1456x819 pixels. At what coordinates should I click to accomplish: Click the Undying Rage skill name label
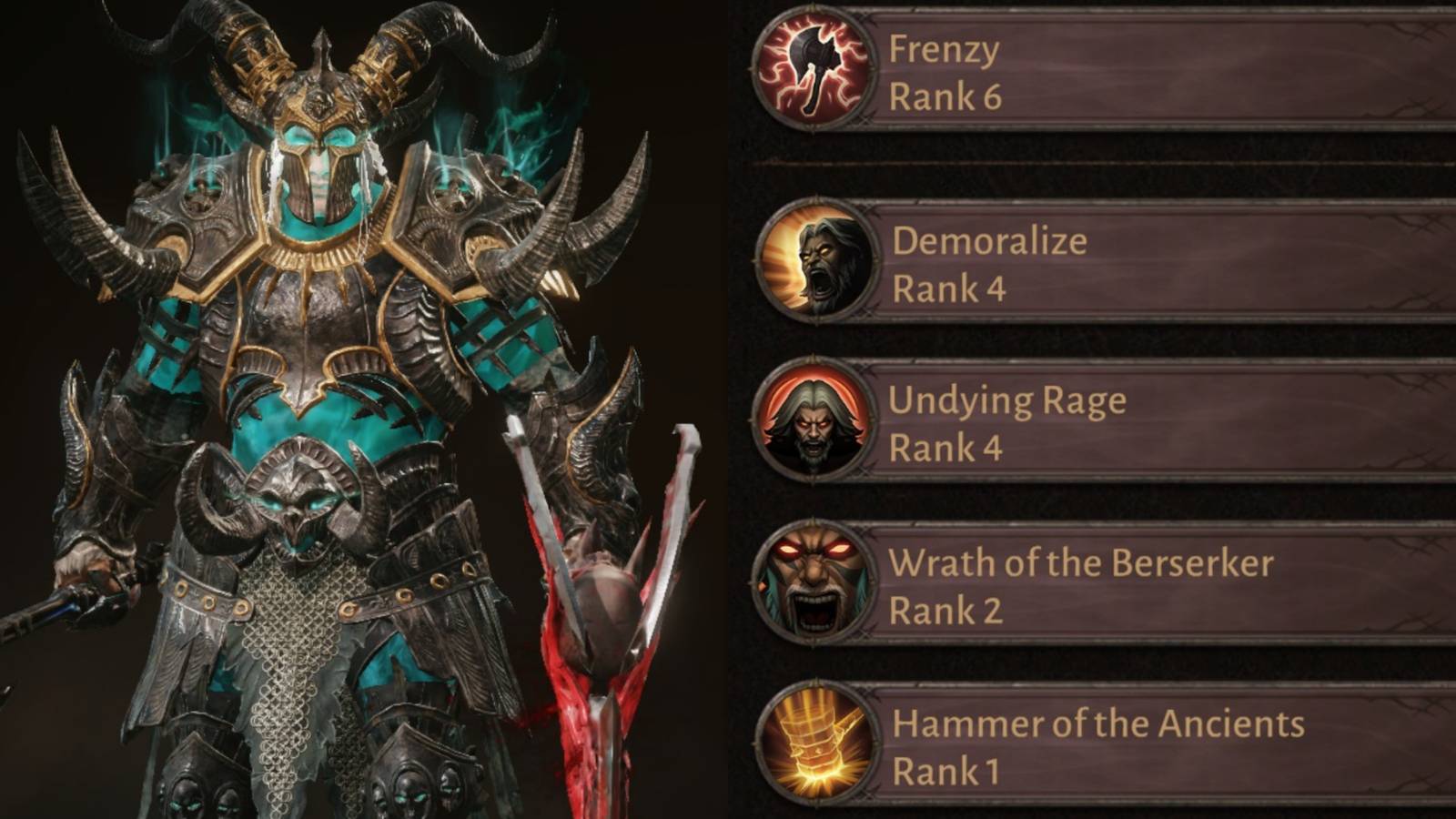point(1010,400)
